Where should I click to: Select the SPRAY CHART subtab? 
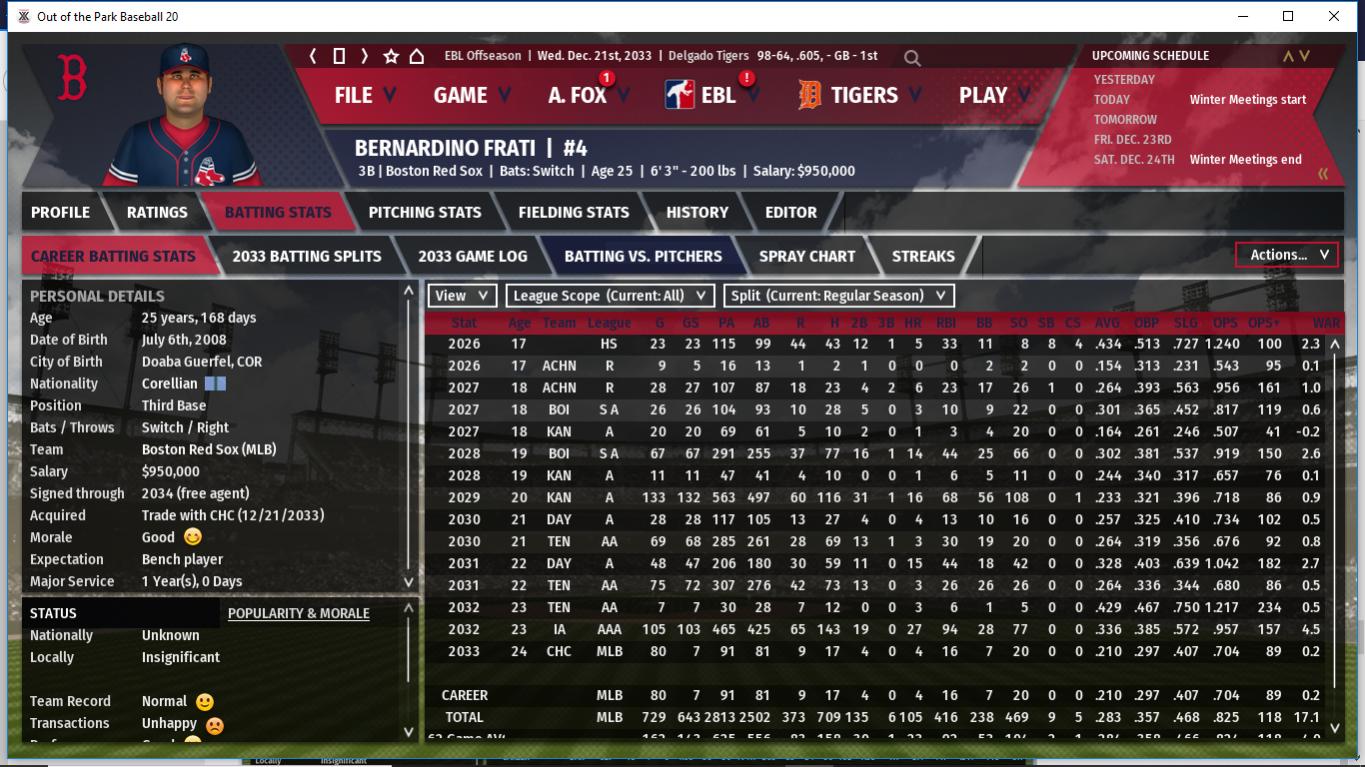(x=807, y=256)
